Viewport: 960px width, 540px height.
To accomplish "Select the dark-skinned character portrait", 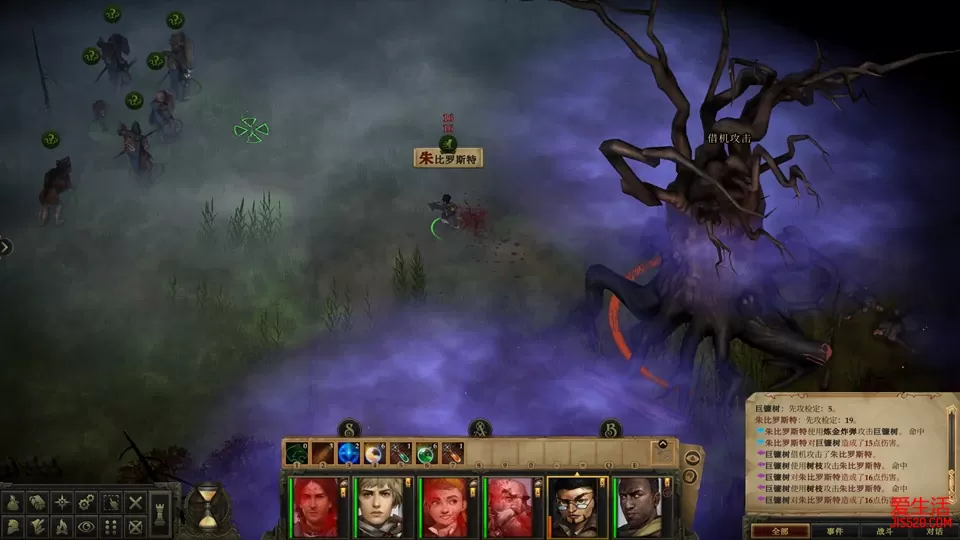I will pos(639,506).
